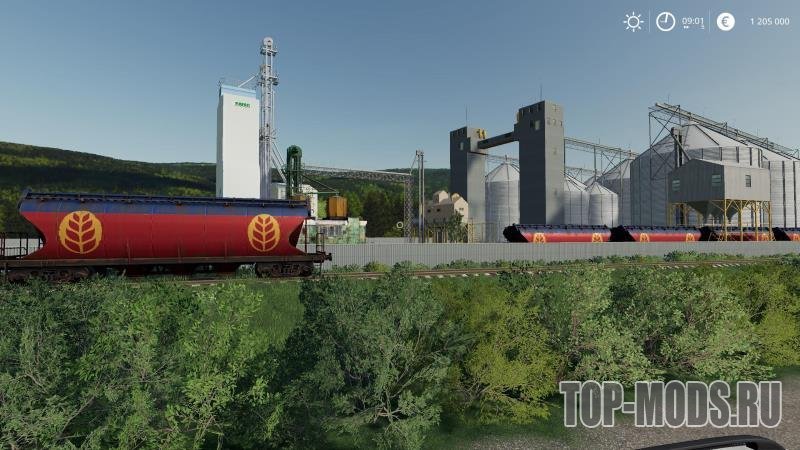The width and height of the screenshot is (800, 450).
Task: Click the sun weather icon
Action: coord(633,22)
